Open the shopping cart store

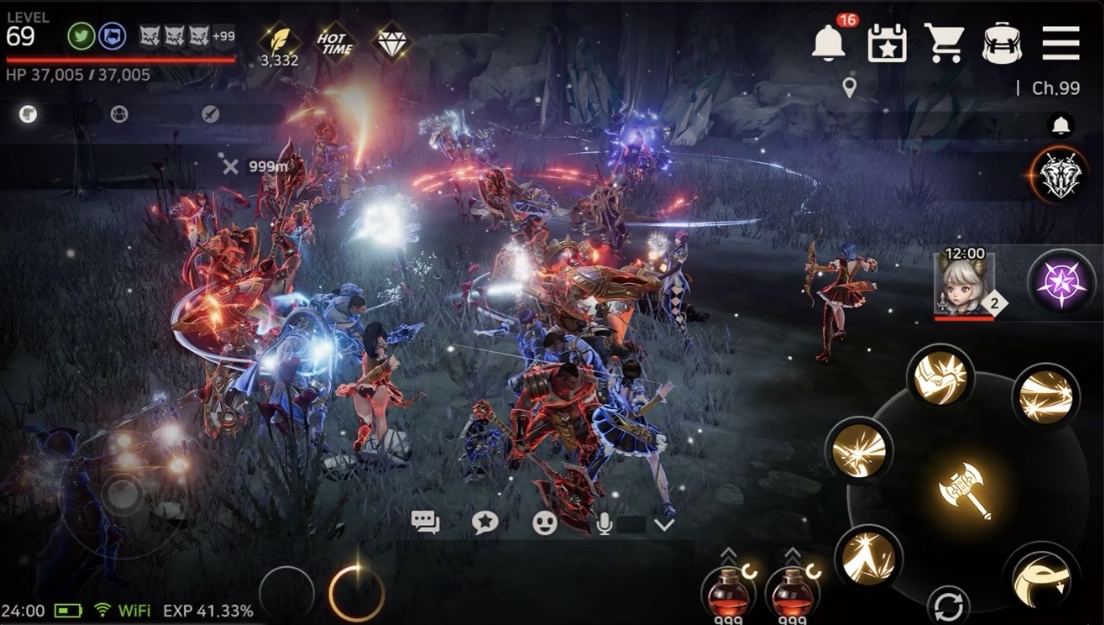point(943,43)
